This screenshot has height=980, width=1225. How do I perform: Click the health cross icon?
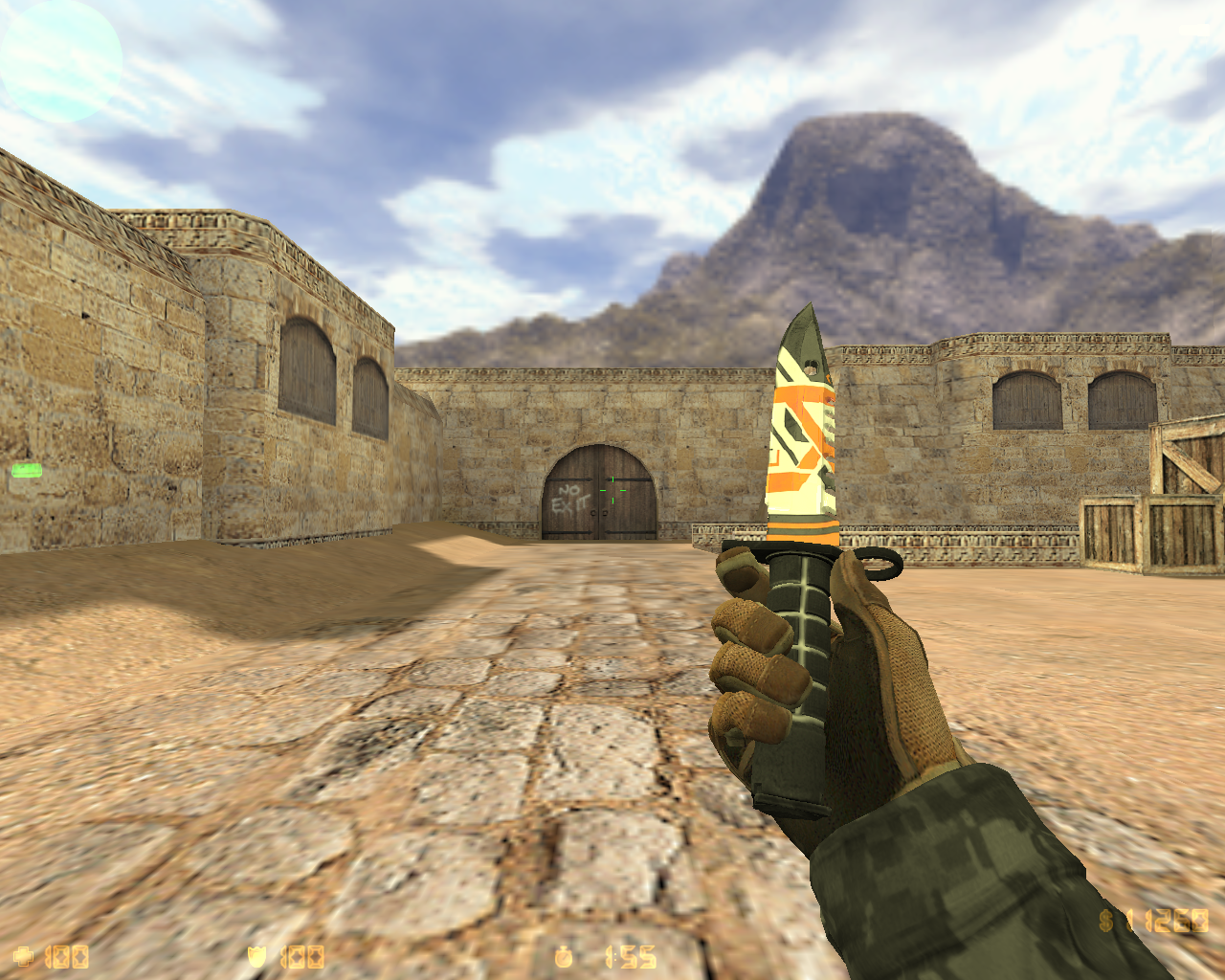click(x=26, y=954)
